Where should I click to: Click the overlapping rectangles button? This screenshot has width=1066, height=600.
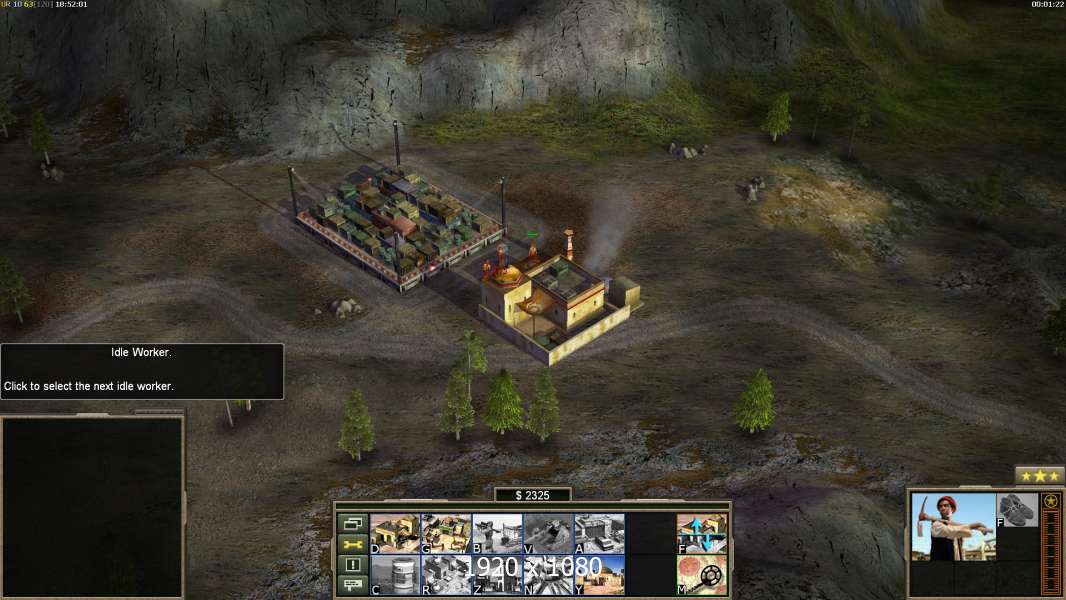point(352,523)
